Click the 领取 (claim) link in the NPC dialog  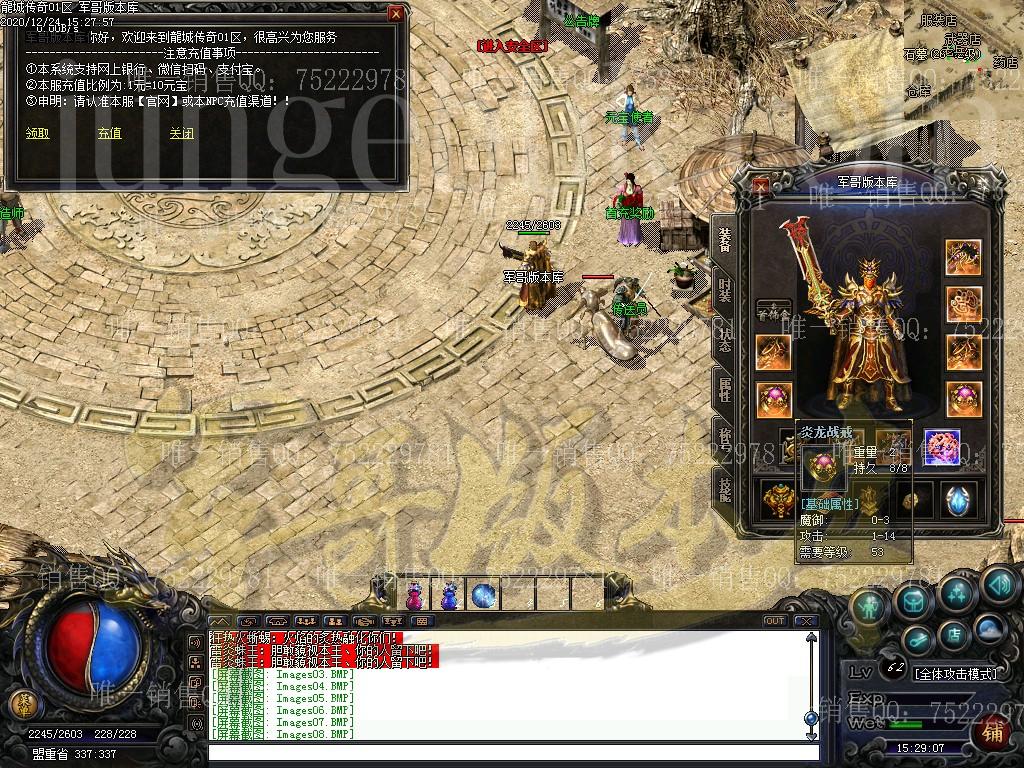[x=37, y=133]
